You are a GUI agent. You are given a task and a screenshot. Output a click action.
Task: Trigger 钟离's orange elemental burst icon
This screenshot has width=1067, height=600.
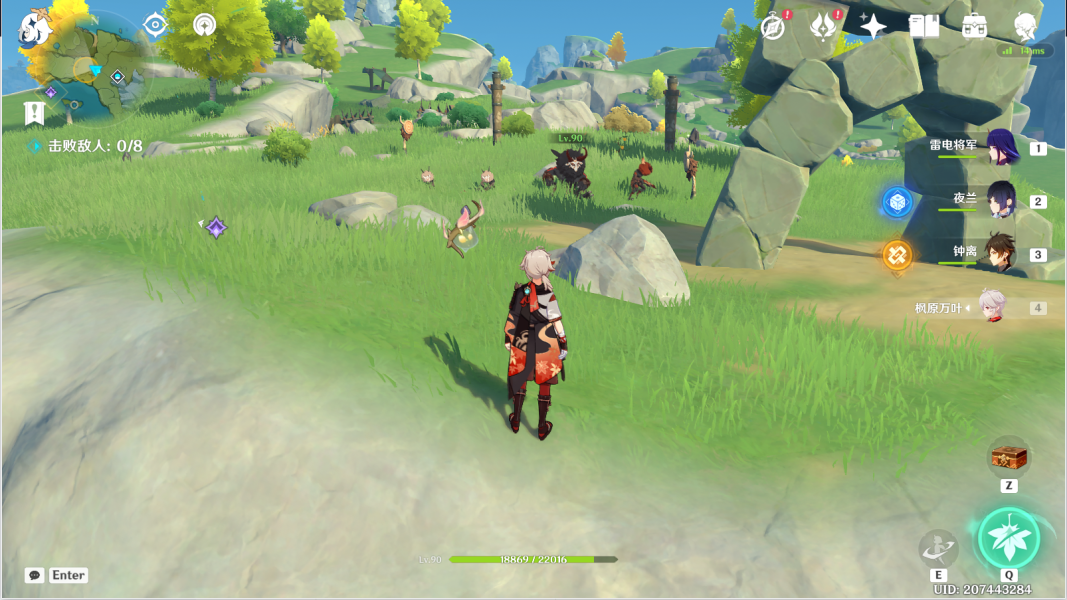point(897,255)
